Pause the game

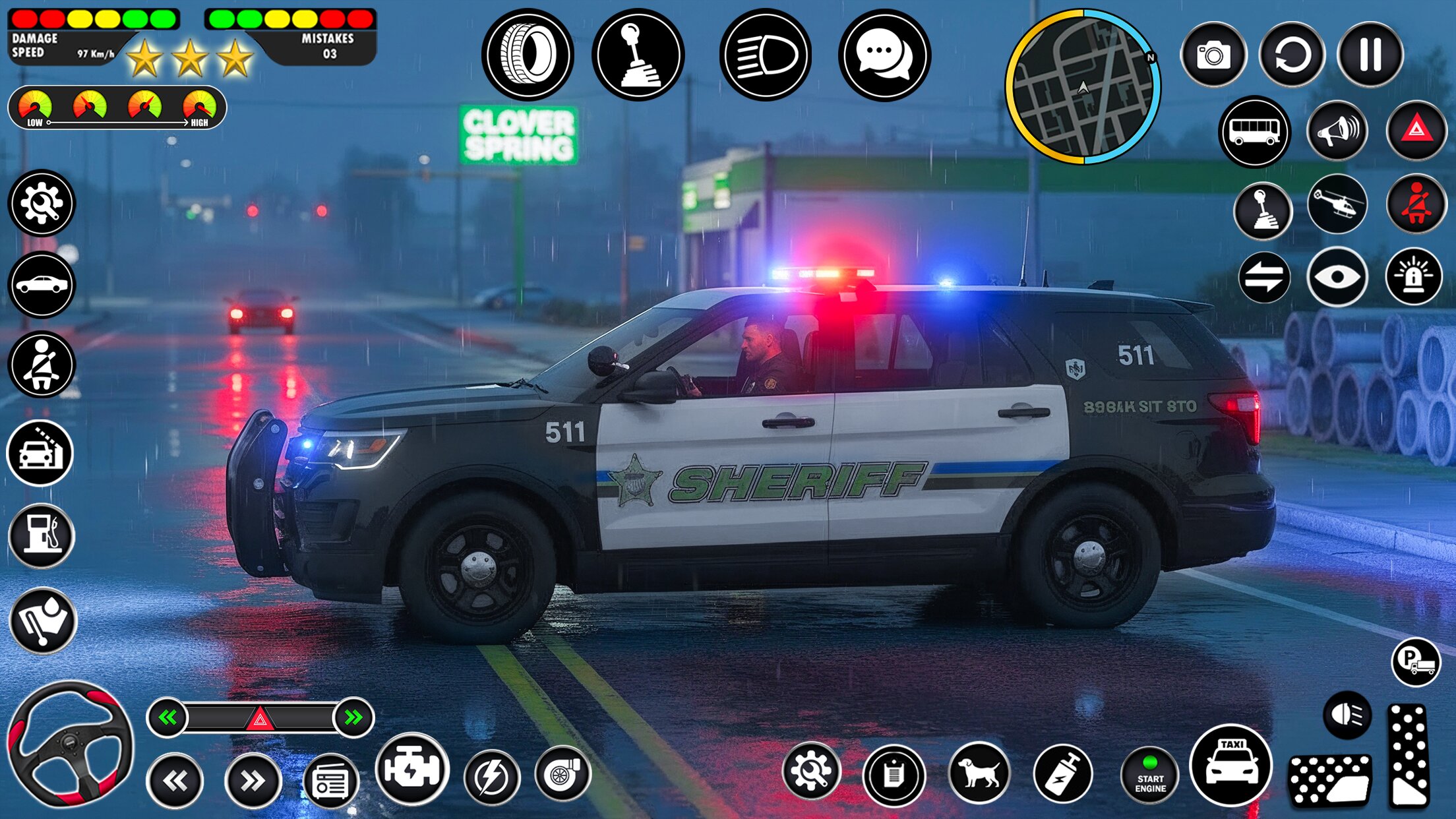(1370, 54)
